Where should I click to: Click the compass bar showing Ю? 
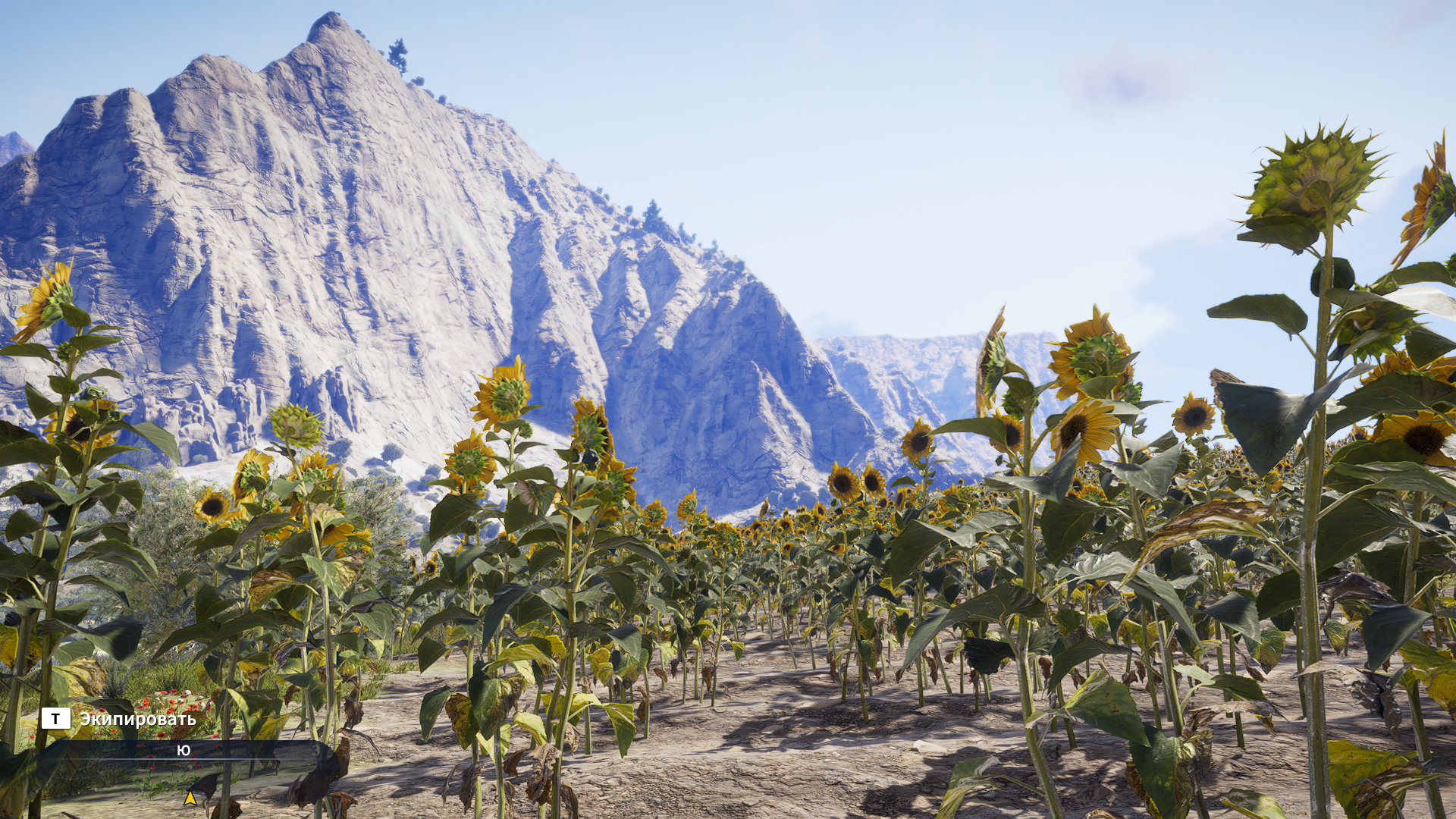point(184,751)
